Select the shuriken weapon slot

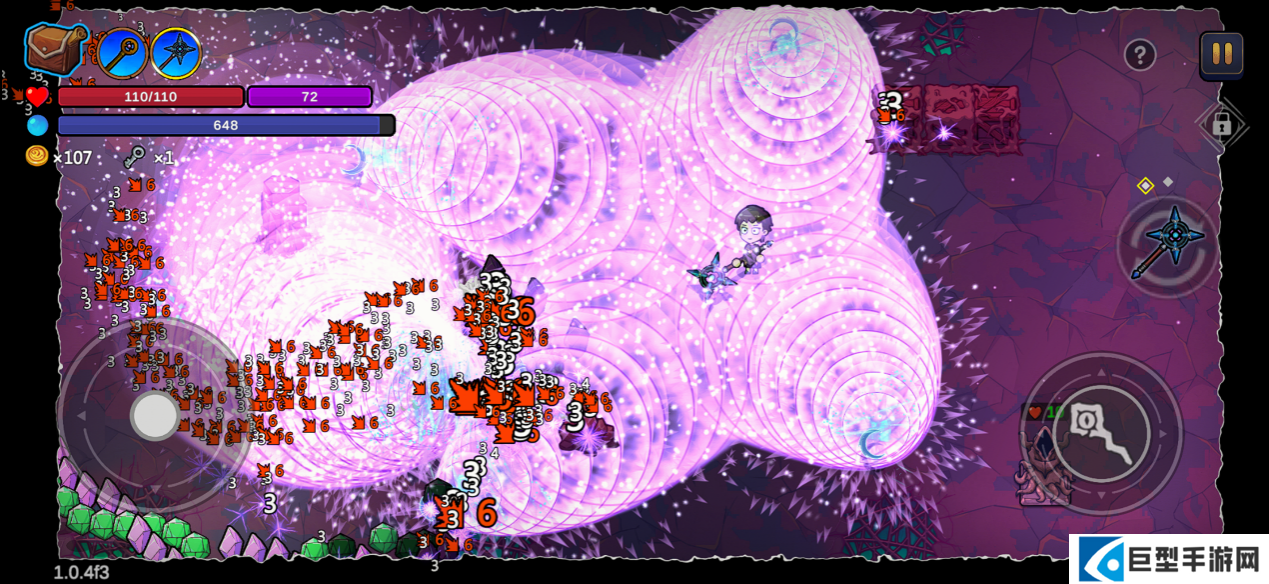click(176, 53)
